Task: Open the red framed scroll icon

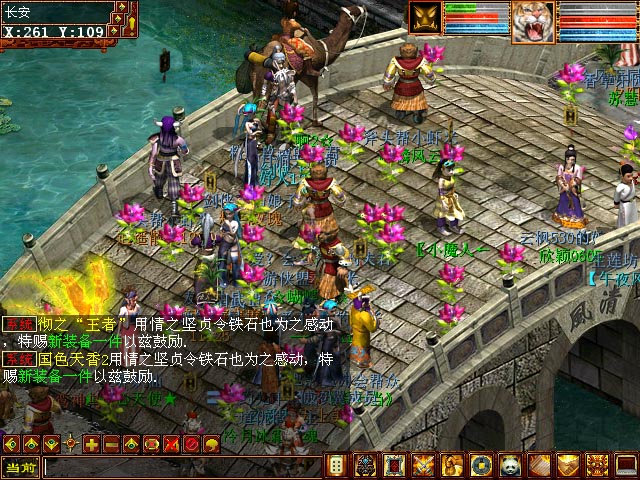Action: 395,465
